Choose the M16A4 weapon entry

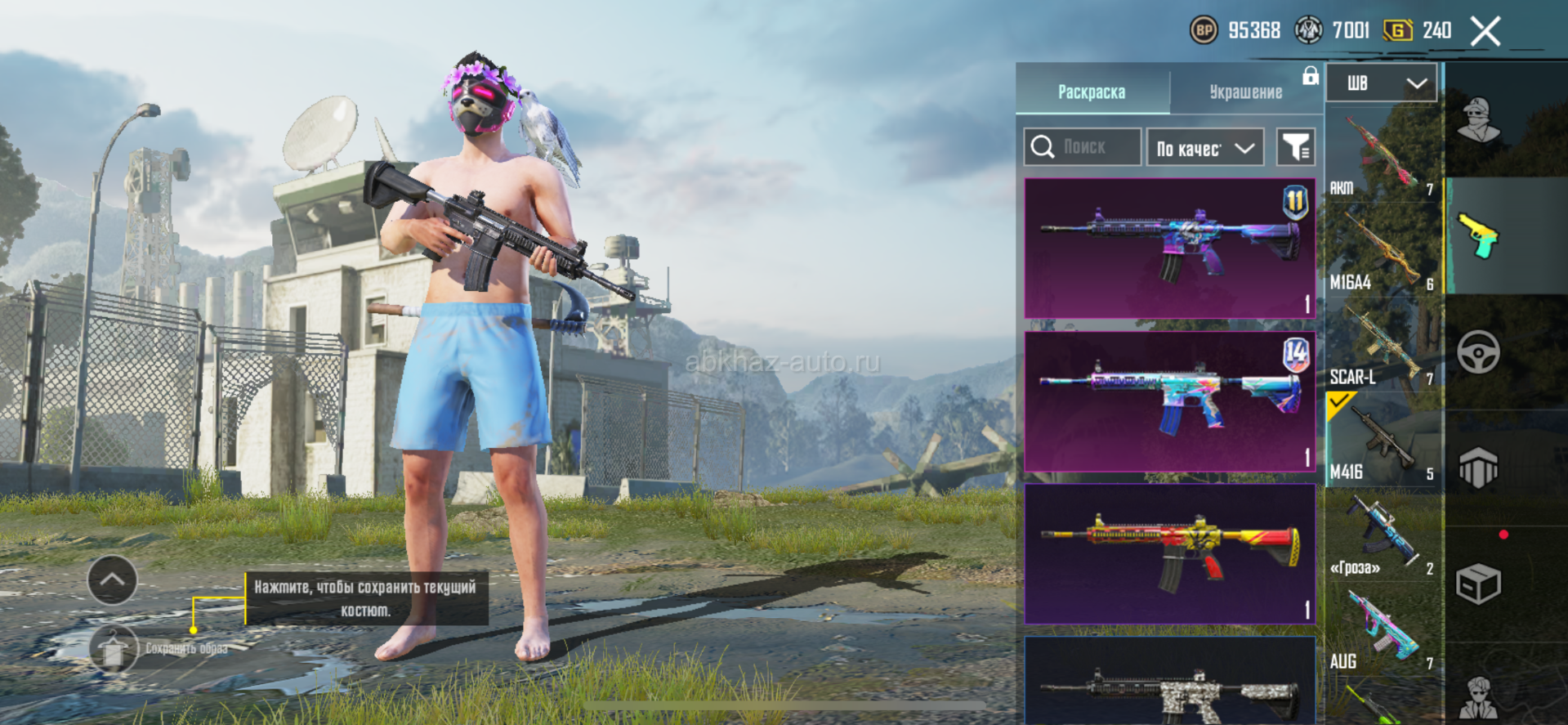pos(1381,249)
